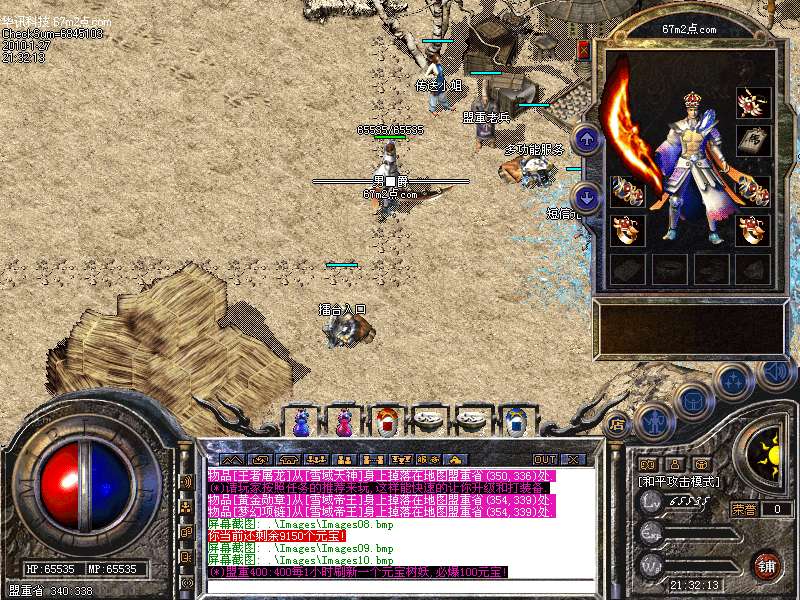Screen dimensions: 800x600
Task: Open the bag inventory round button
Action: (x=692, y=400)
